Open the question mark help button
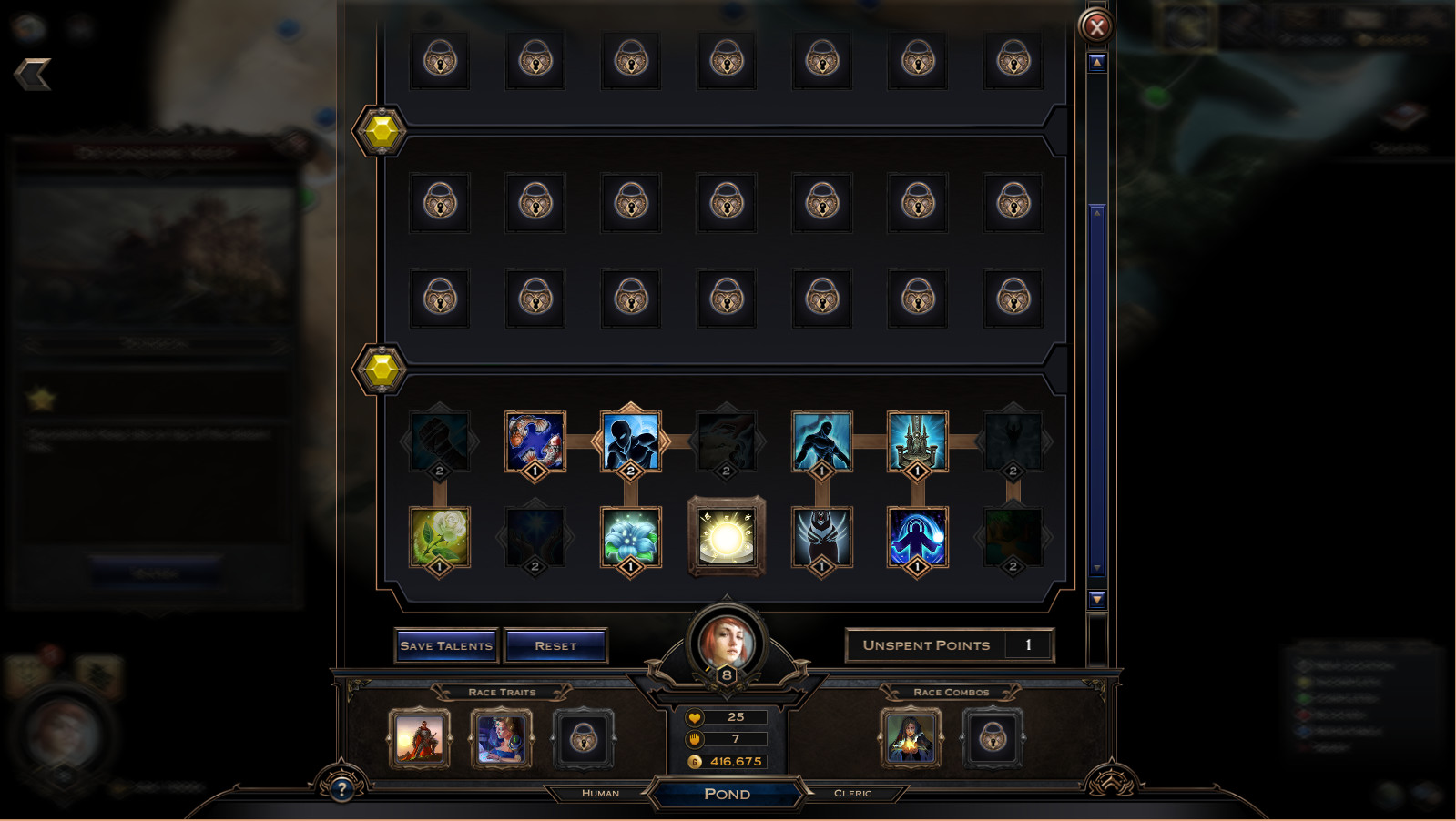 click(x=341, y=791)
